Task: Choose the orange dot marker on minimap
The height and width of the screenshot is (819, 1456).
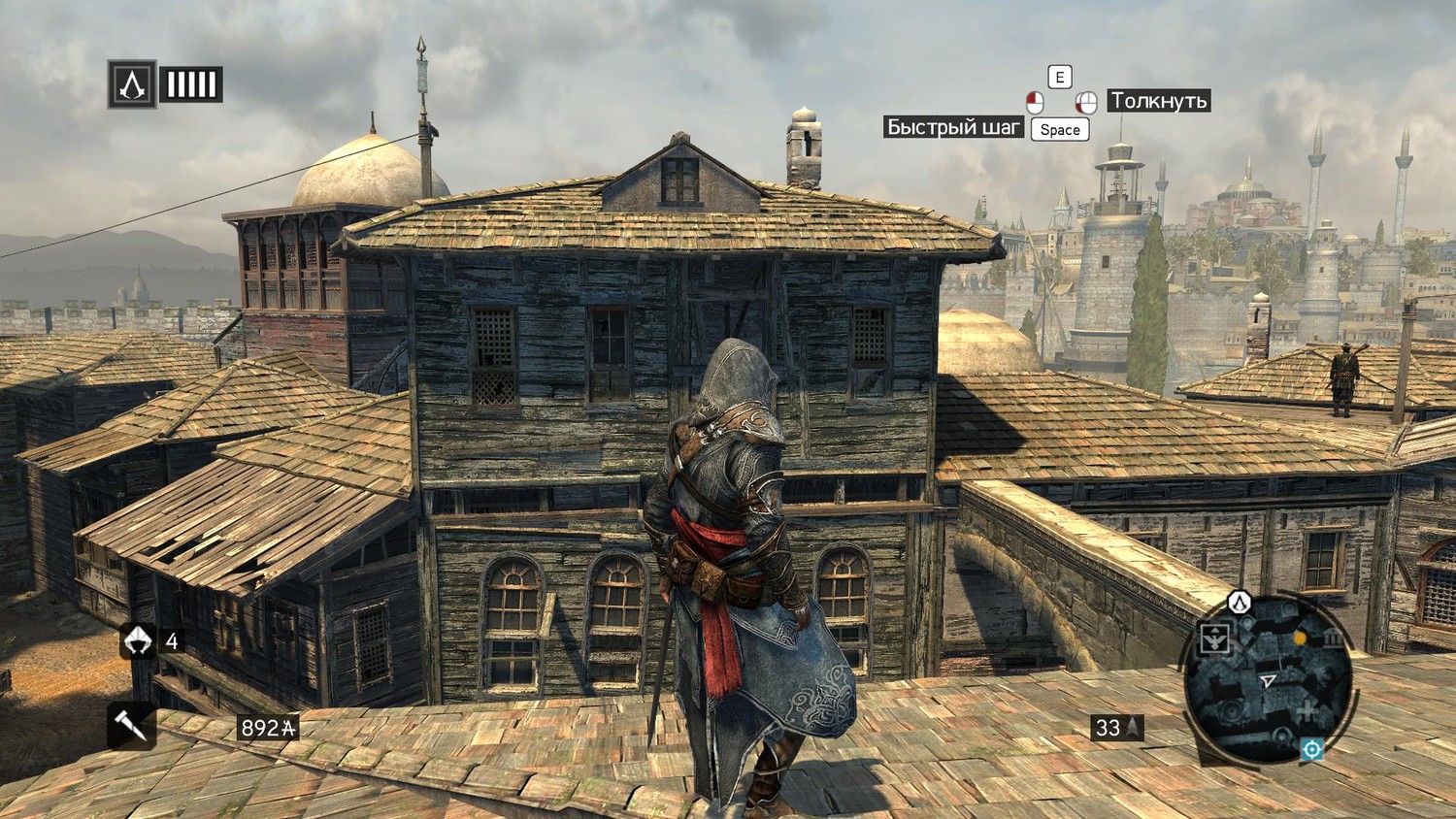Action: (x=1300, y=638)
